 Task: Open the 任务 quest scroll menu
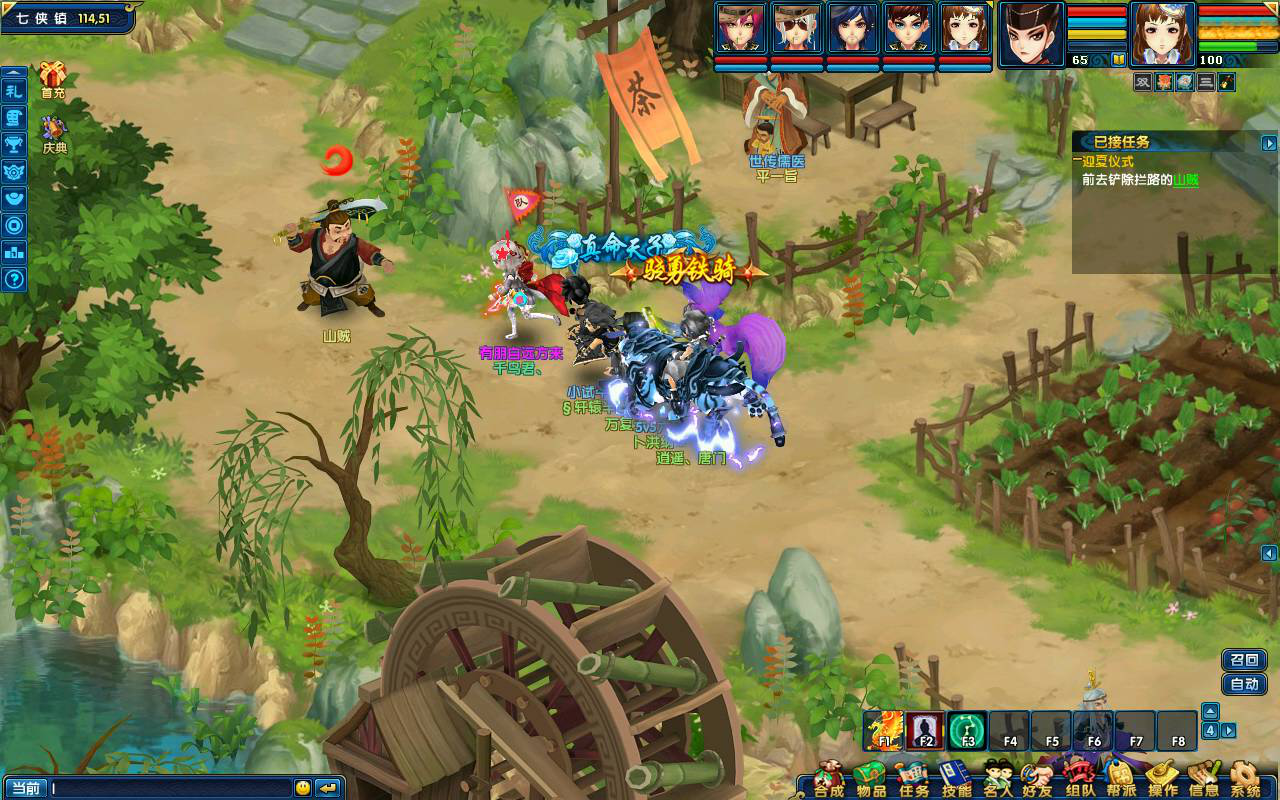913,778
